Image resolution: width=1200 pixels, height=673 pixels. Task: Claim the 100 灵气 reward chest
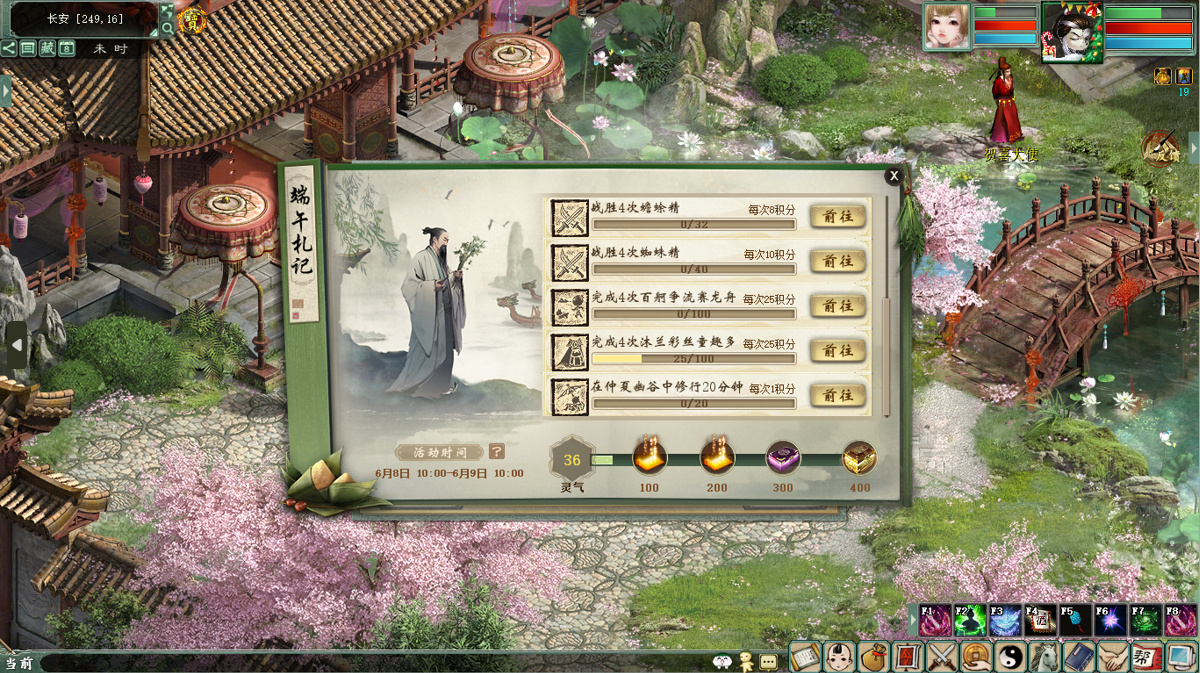(x=649, y=458)
